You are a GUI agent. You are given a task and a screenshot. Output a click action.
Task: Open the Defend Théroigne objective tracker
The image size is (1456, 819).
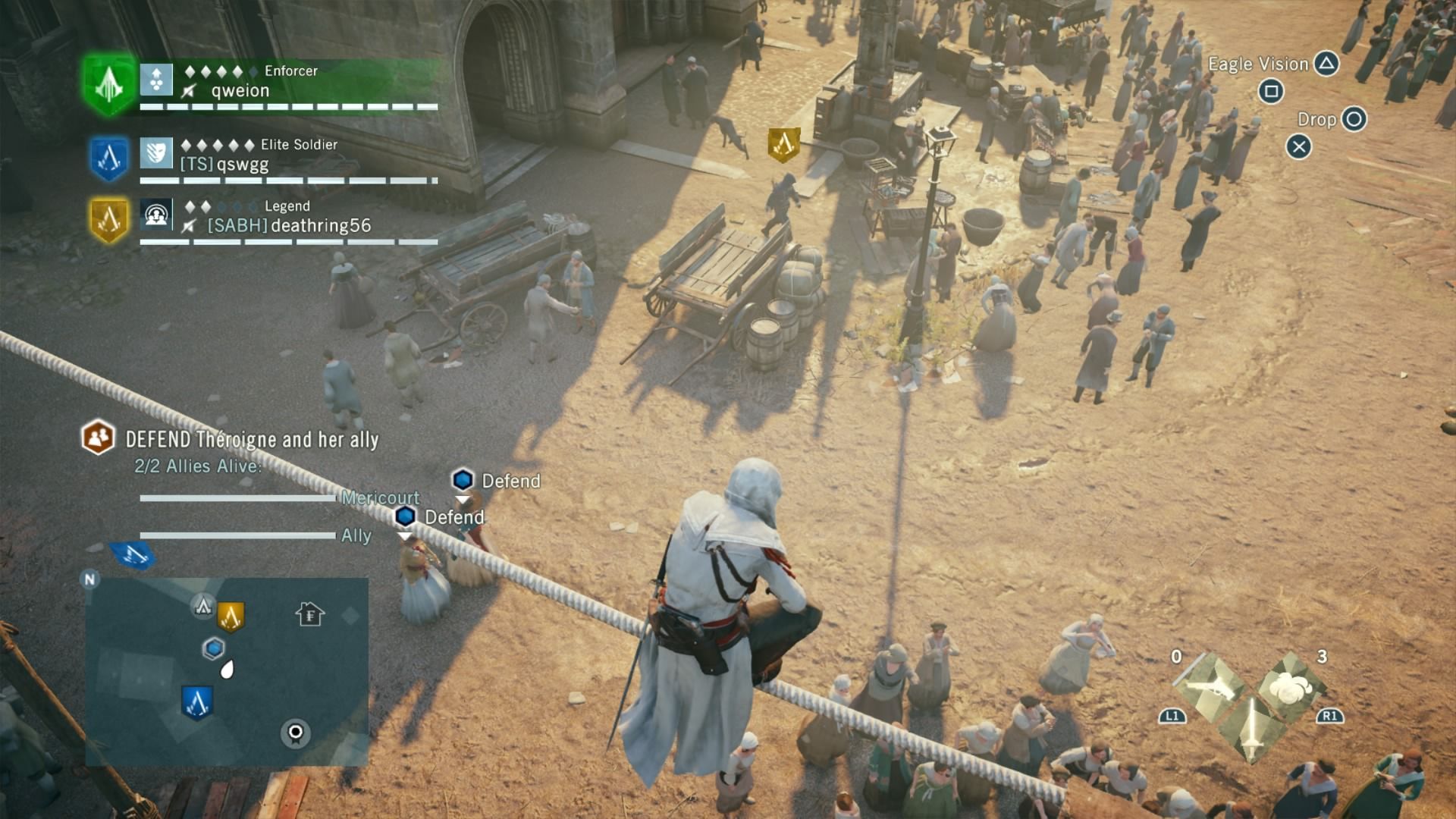coord(252,440)
